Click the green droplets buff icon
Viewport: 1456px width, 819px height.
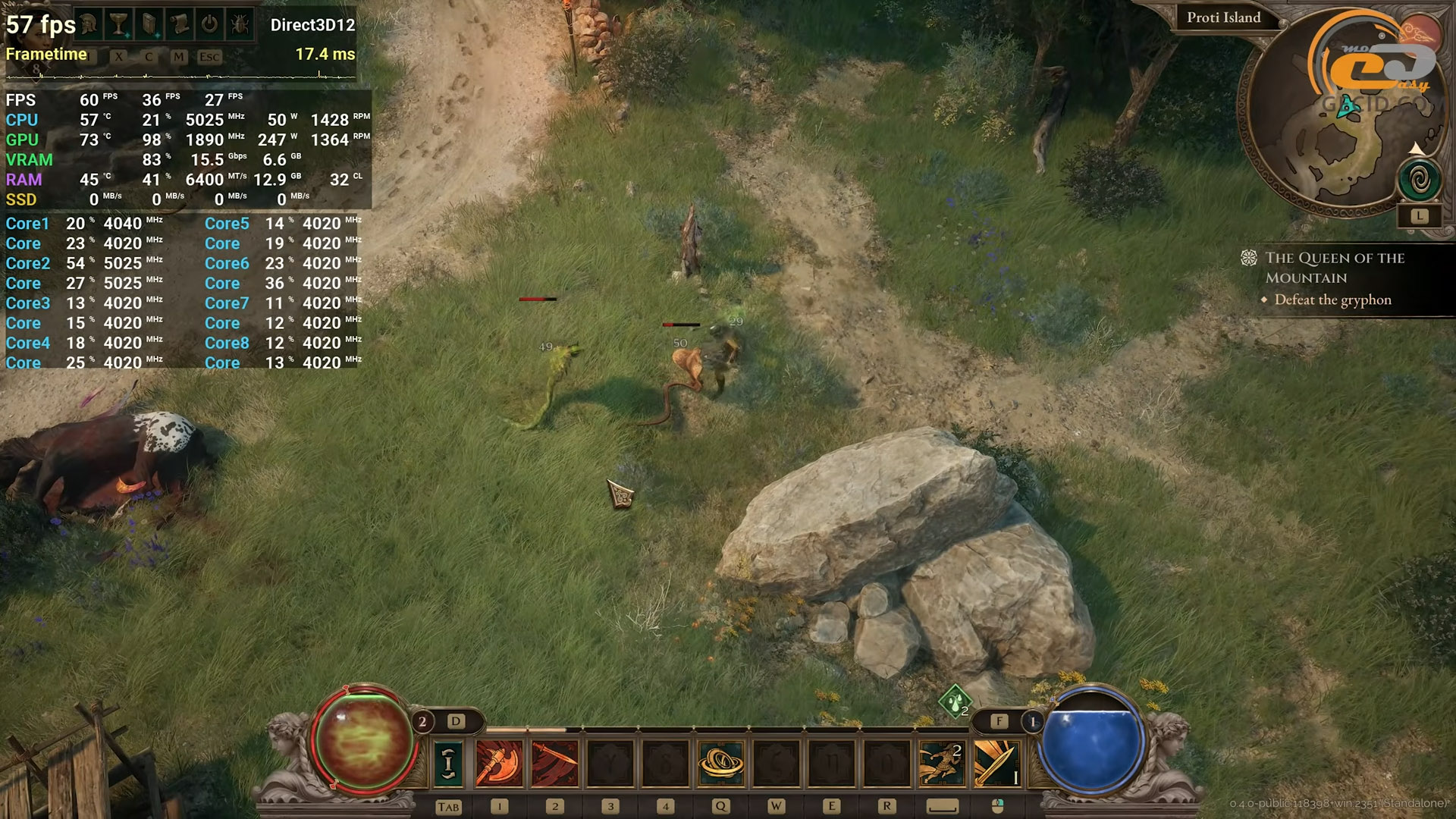(x=955, y=701)
